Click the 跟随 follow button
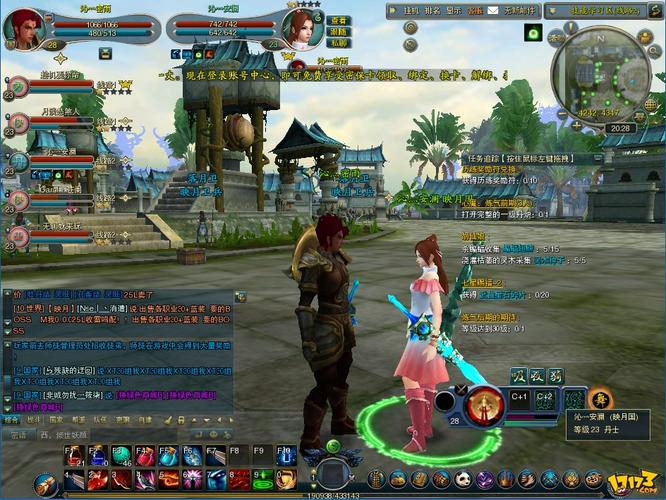The width and height of the screenshot is (666, 500). click(339, 32)
